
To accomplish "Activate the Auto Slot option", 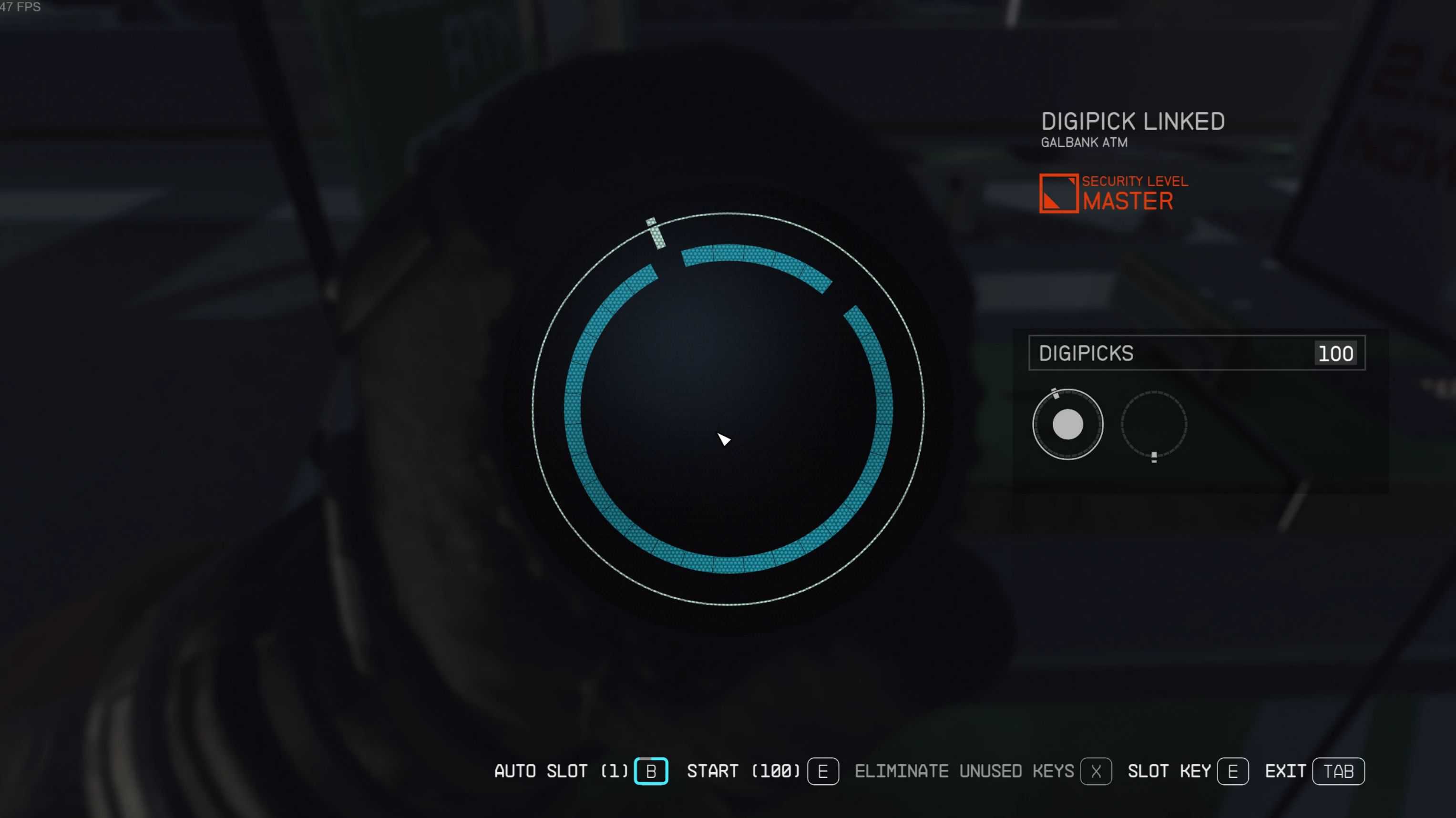I will [651, 771].
